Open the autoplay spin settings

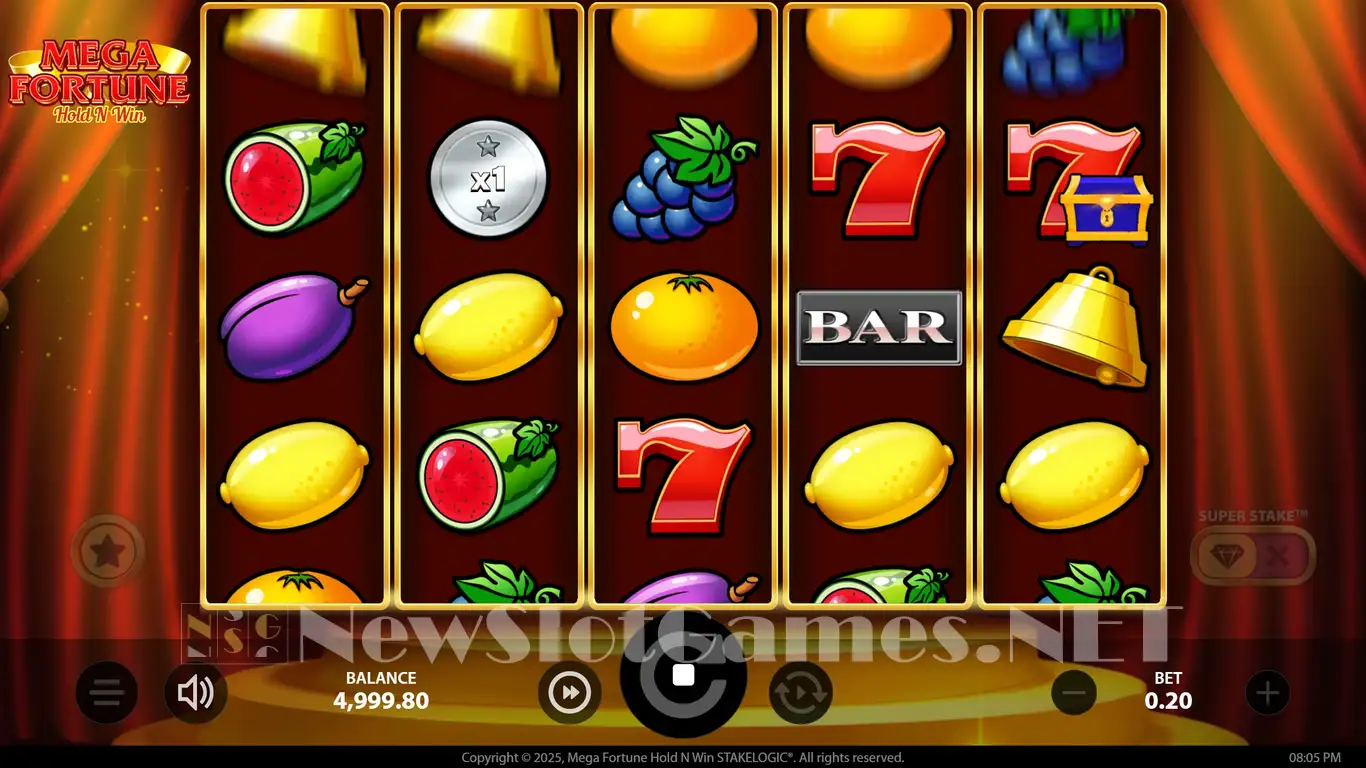[800, 692]
